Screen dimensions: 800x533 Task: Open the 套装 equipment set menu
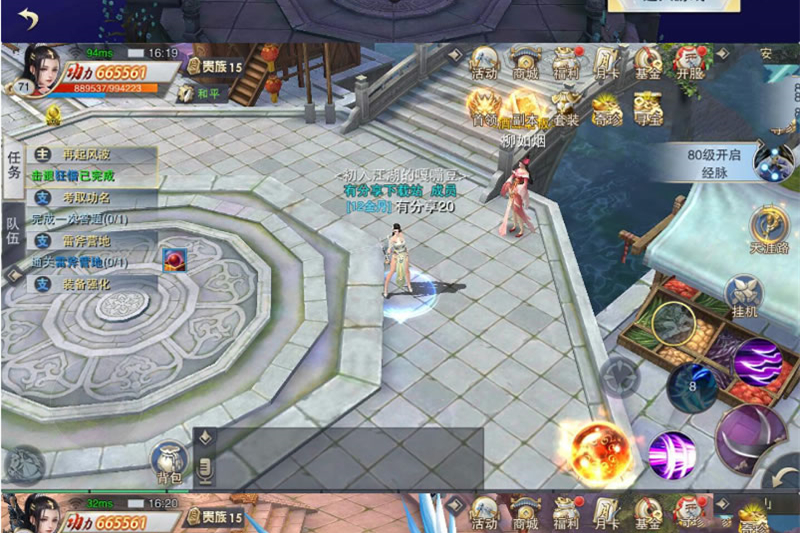[x=566, y=108]
